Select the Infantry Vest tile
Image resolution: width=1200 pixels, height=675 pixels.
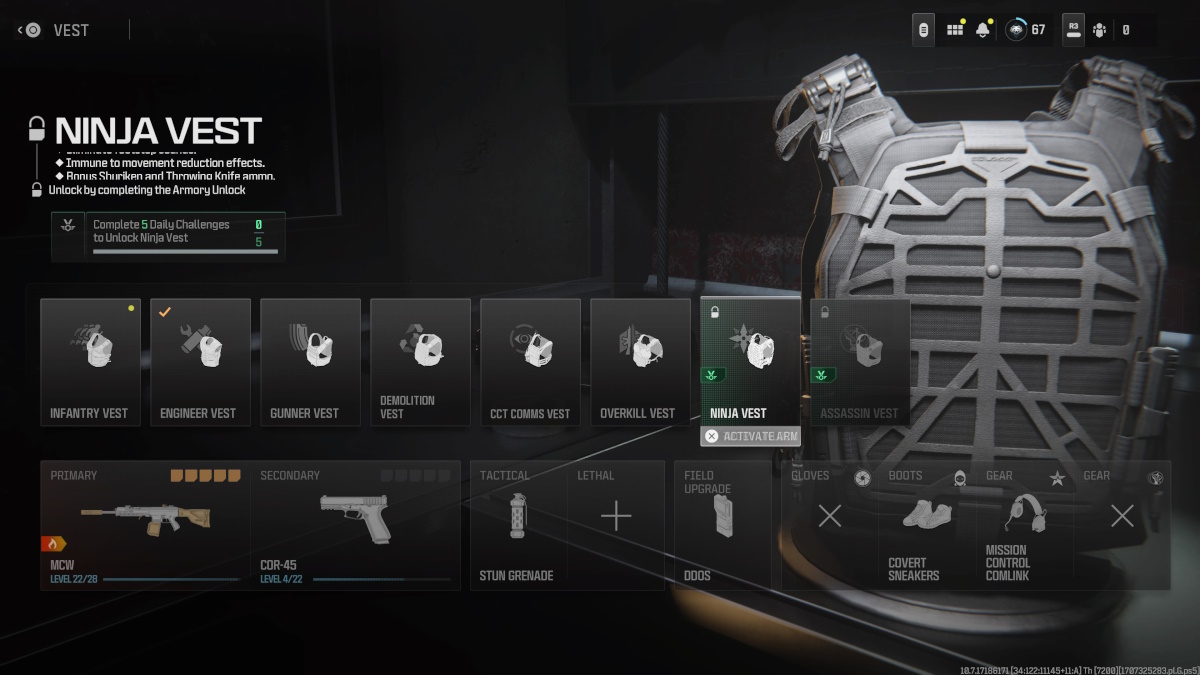(90, 362)
